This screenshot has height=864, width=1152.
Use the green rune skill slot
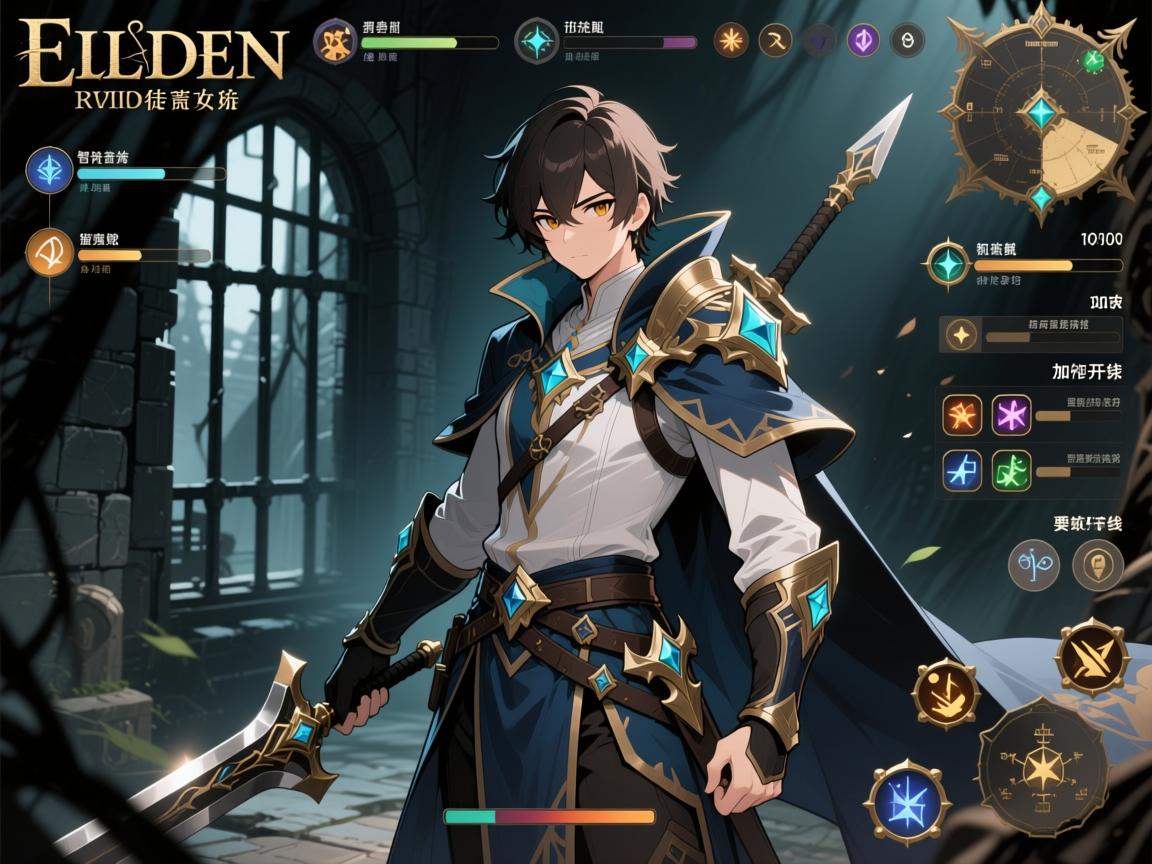coord(1011,470)
